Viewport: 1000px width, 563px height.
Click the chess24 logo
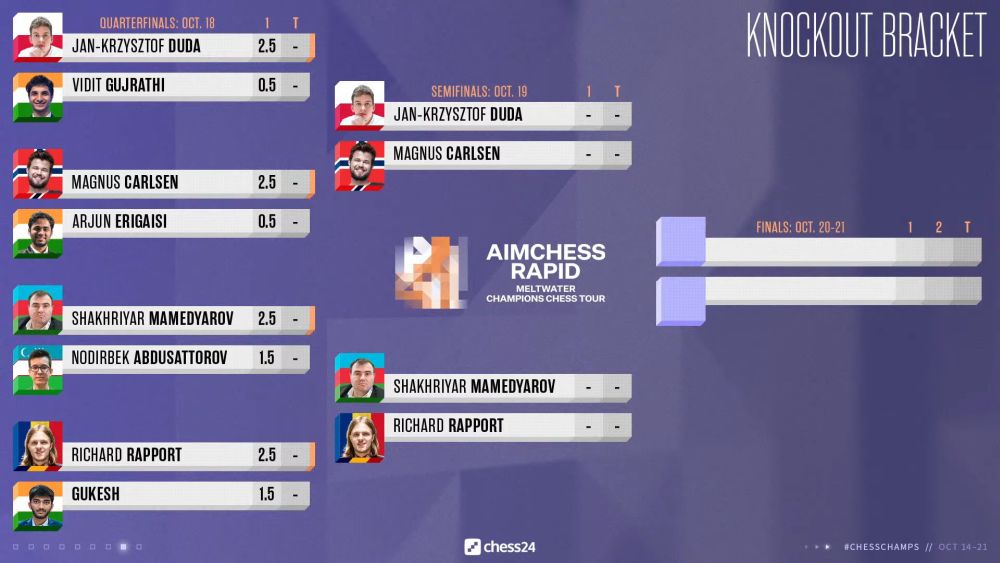[x=500, y=546]
